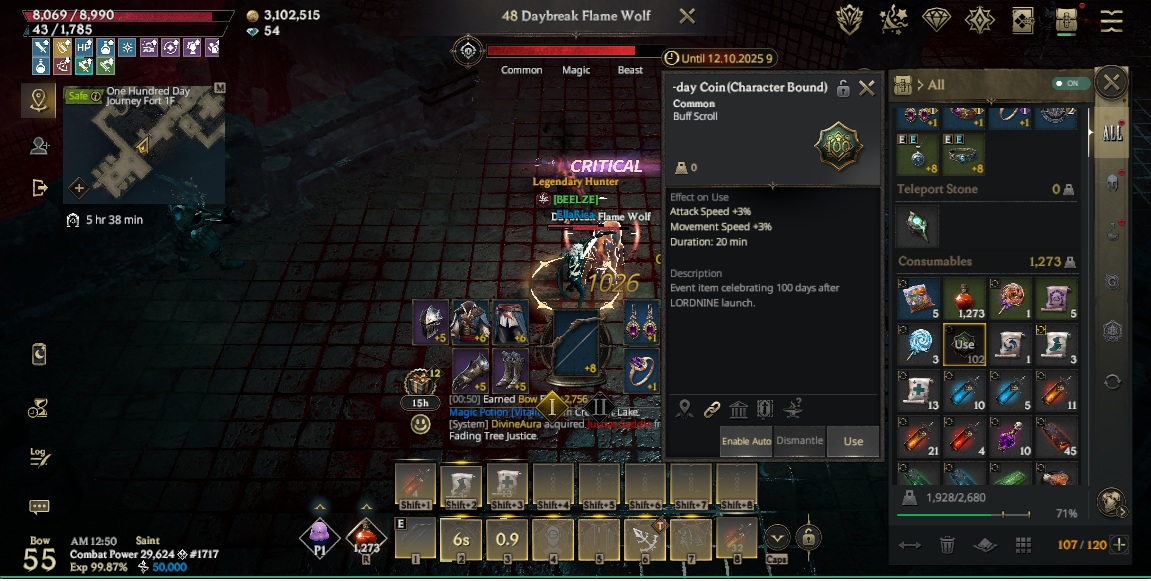Use the 100-day Coin buff scroll
This screenshot has height=581, width=1151.
[853, 441]
